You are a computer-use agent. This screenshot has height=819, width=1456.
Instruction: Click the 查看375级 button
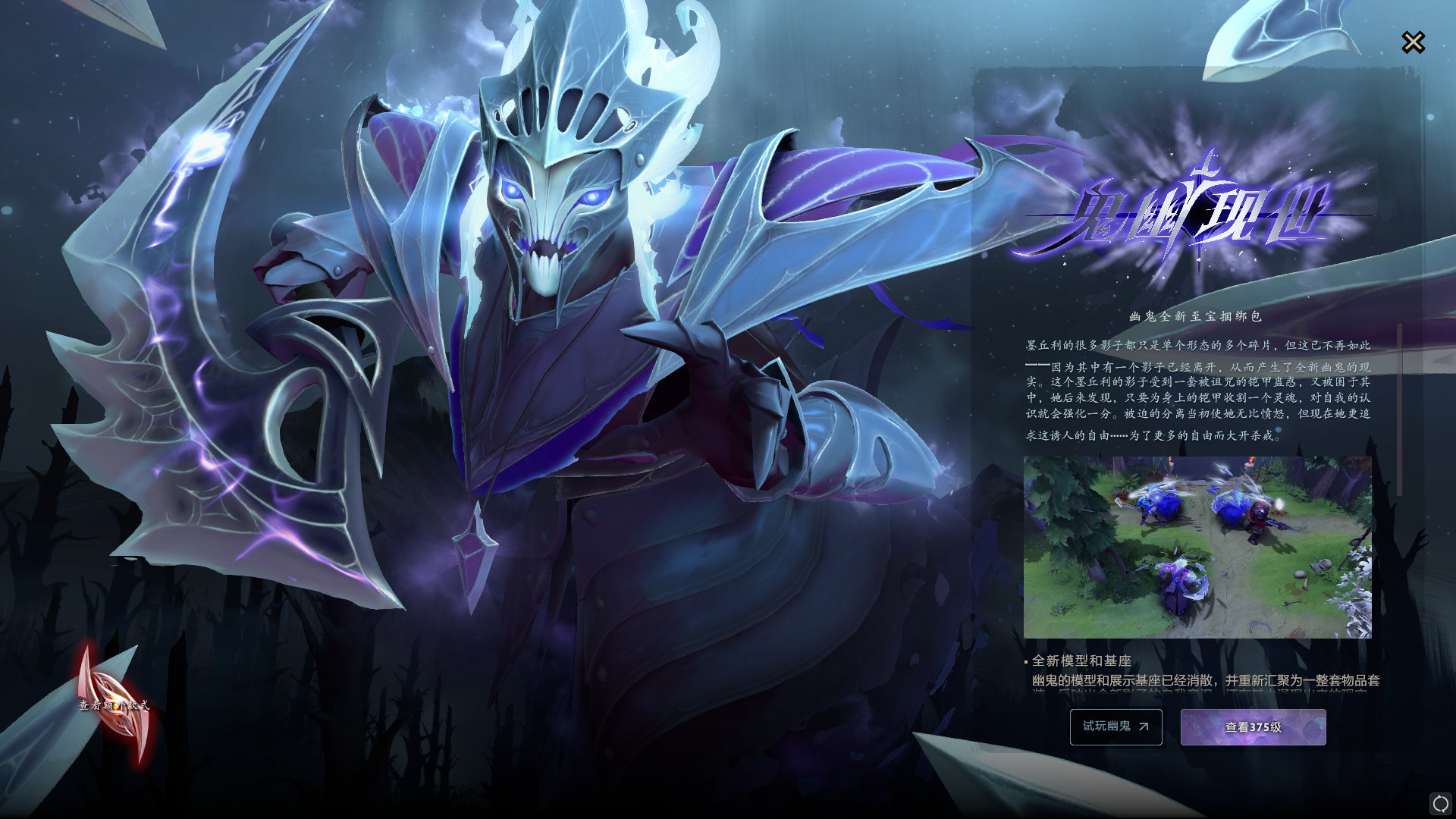(1253, 726)
